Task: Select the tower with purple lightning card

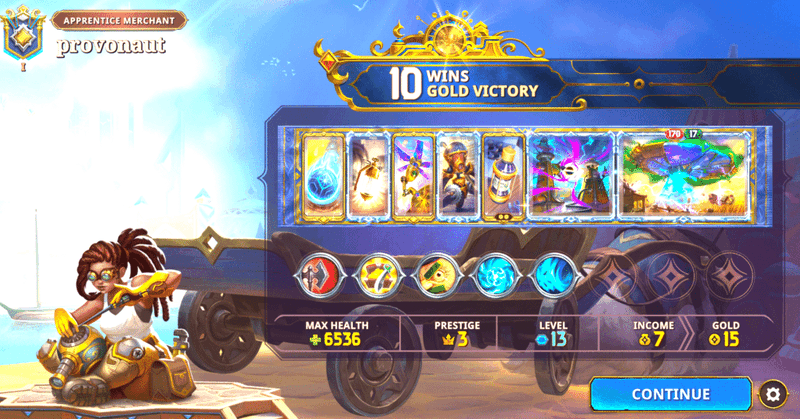Action: [571, 176]
